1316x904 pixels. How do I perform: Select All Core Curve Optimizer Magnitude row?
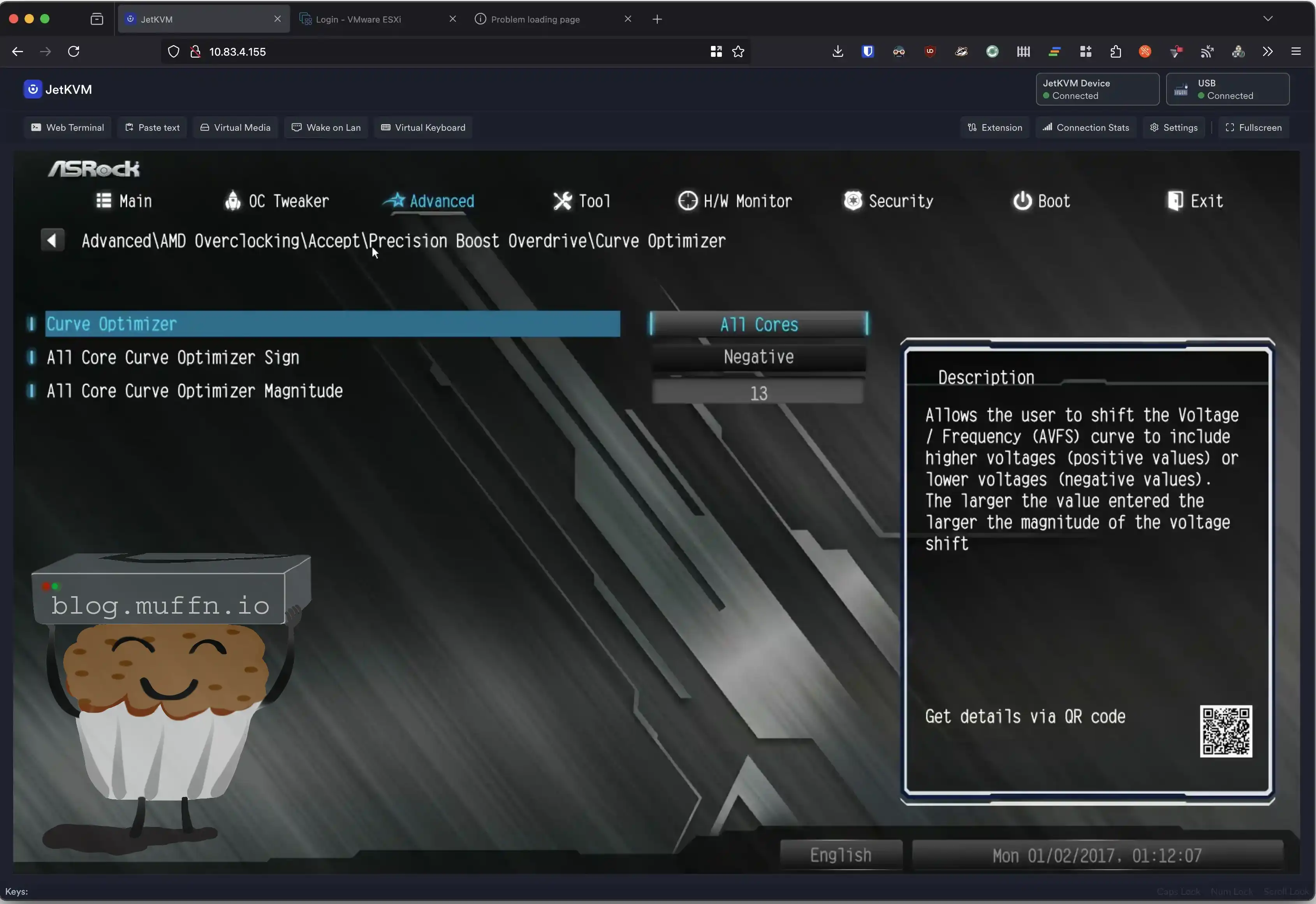tap(194, 391)
